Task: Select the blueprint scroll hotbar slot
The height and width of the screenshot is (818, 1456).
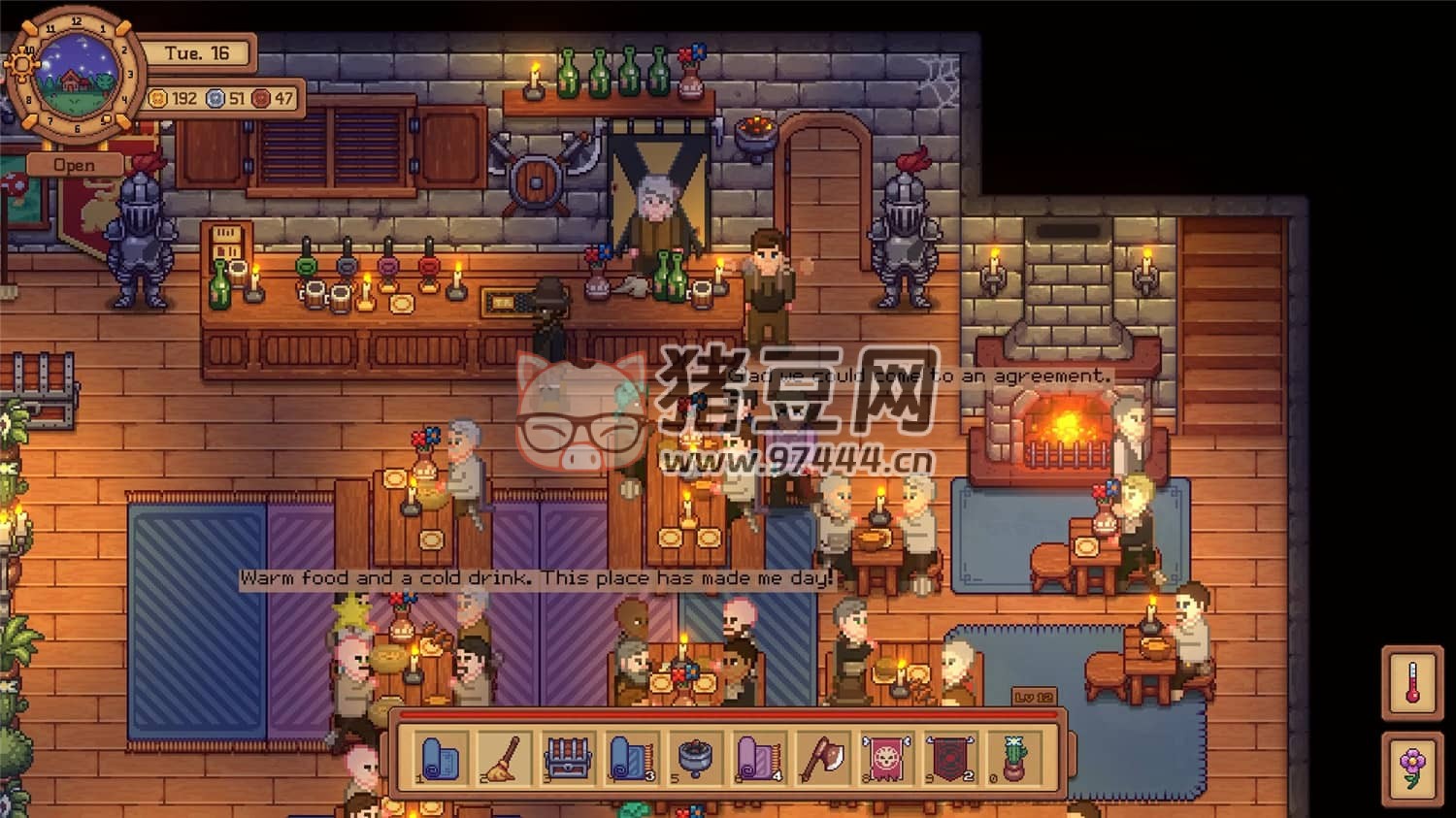Action: 442,758
